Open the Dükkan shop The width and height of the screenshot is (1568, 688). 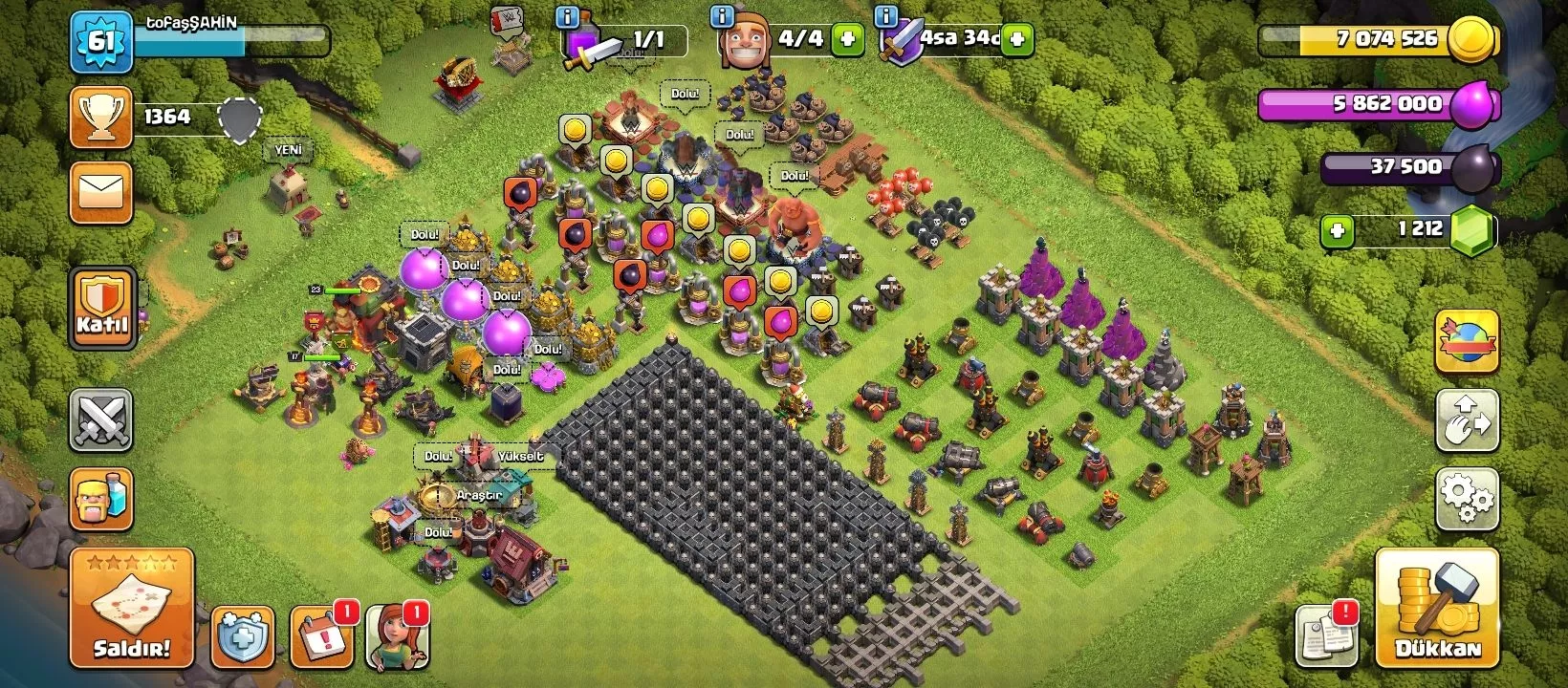pyautogui.click(x=1437, y=608)
